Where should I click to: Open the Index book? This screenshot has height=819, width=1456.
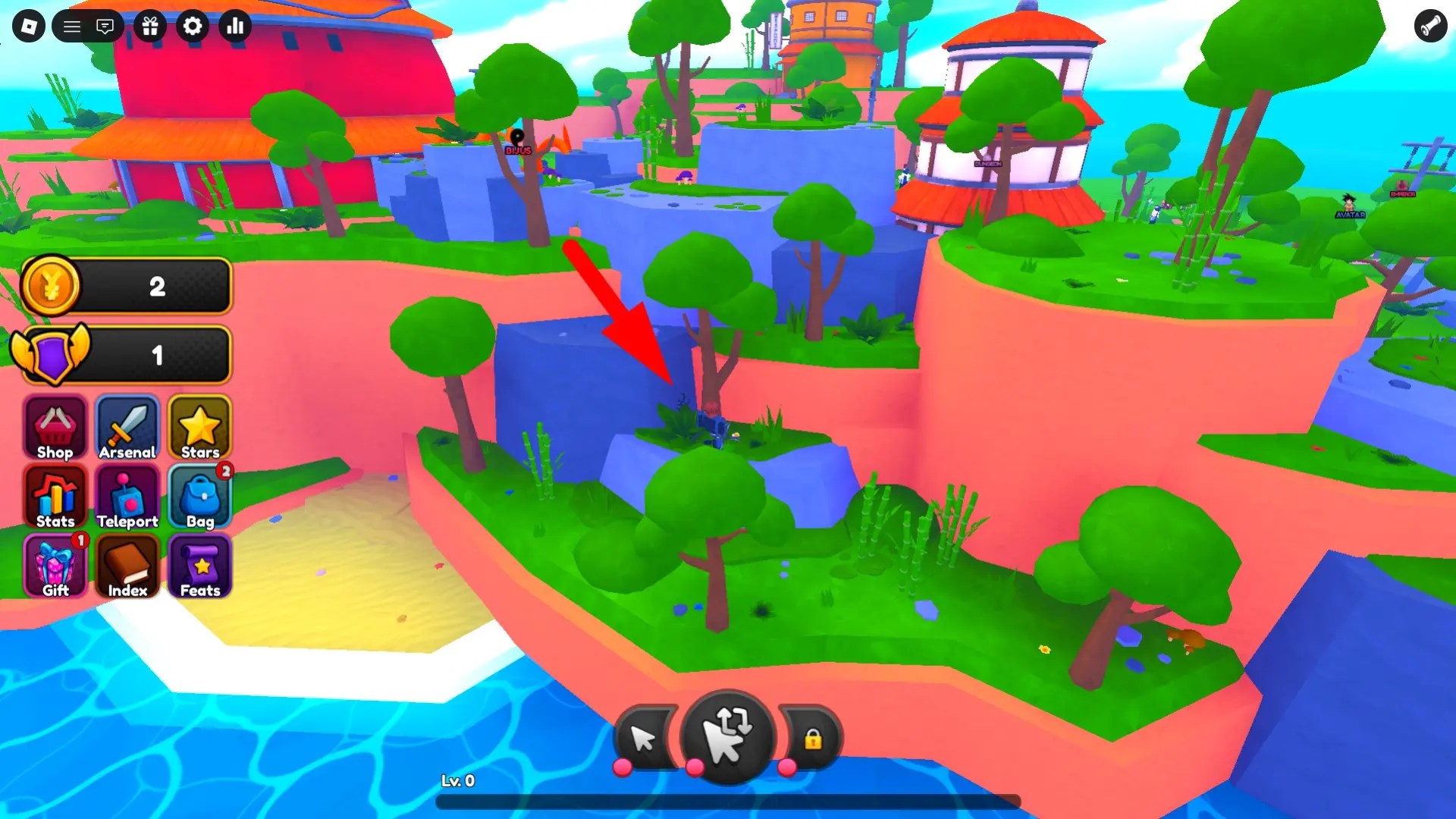tap(127, 566)
